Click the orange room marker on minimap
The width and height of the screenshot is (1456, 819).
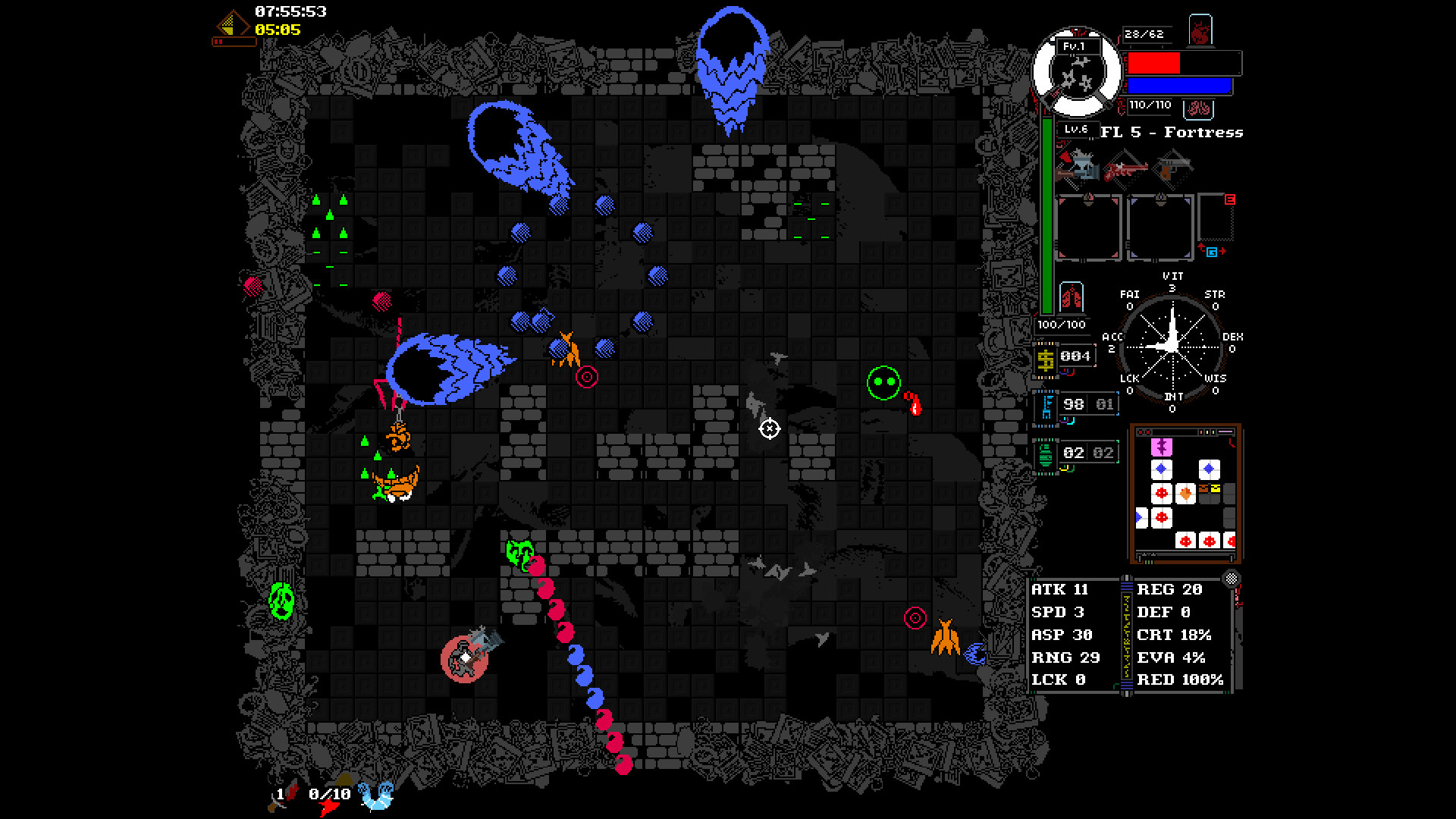[1185, 494]
